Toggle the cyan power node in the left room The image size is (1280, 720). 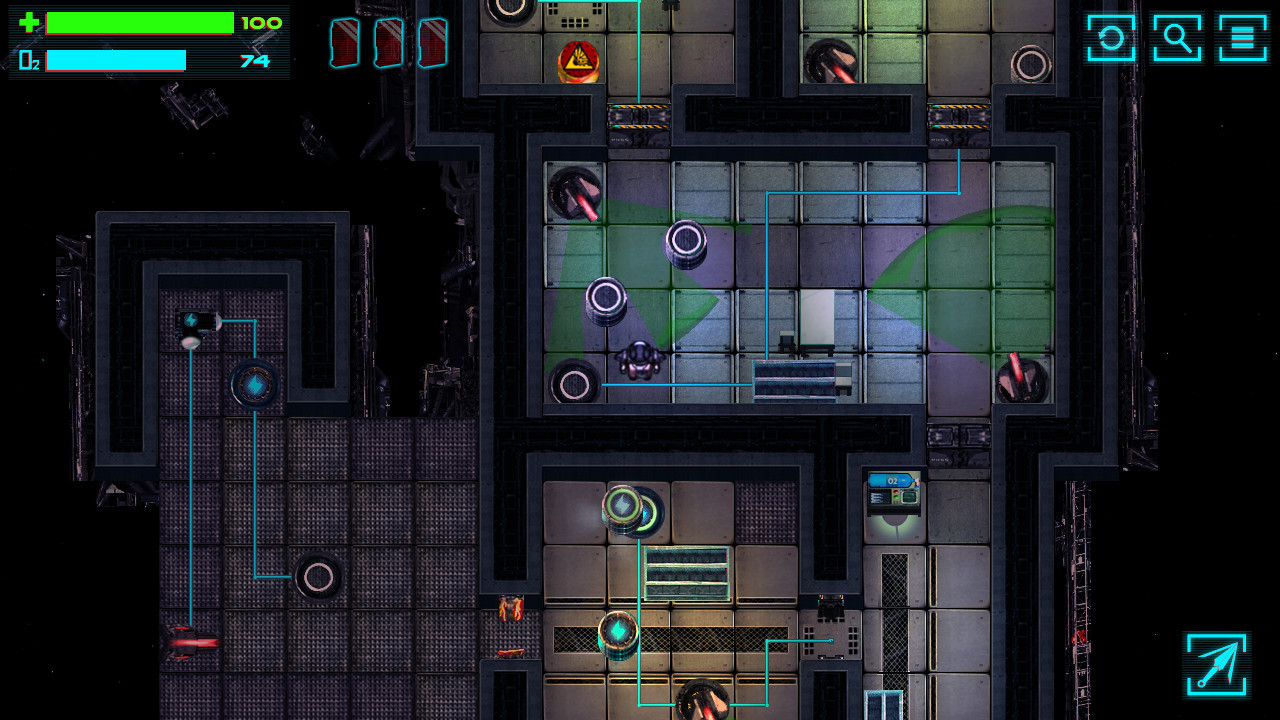coord(258,385)
